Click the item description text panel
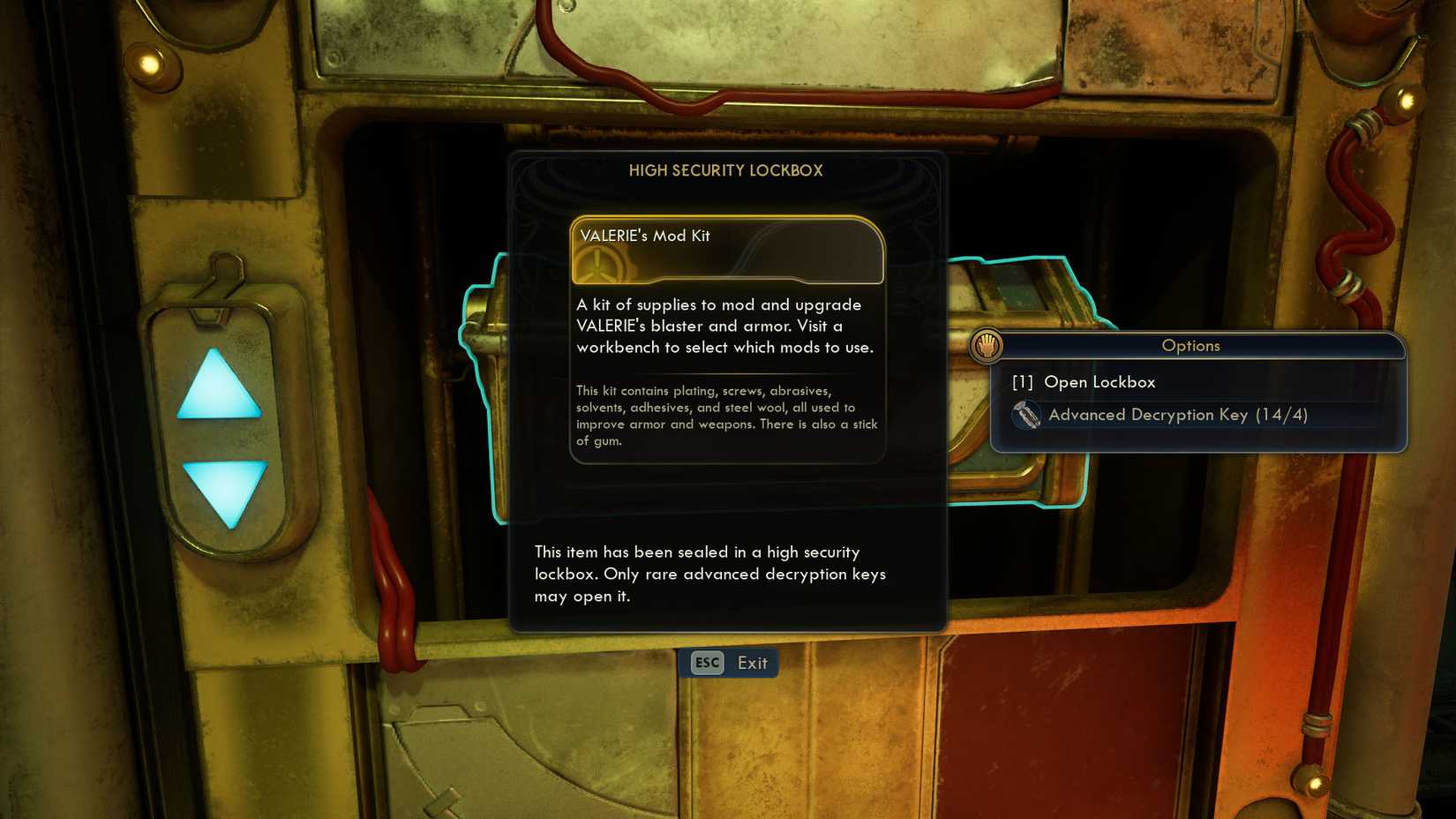The width and height of the screenshot is (1456, 819). pyautogui.click(x=725, y=326)
